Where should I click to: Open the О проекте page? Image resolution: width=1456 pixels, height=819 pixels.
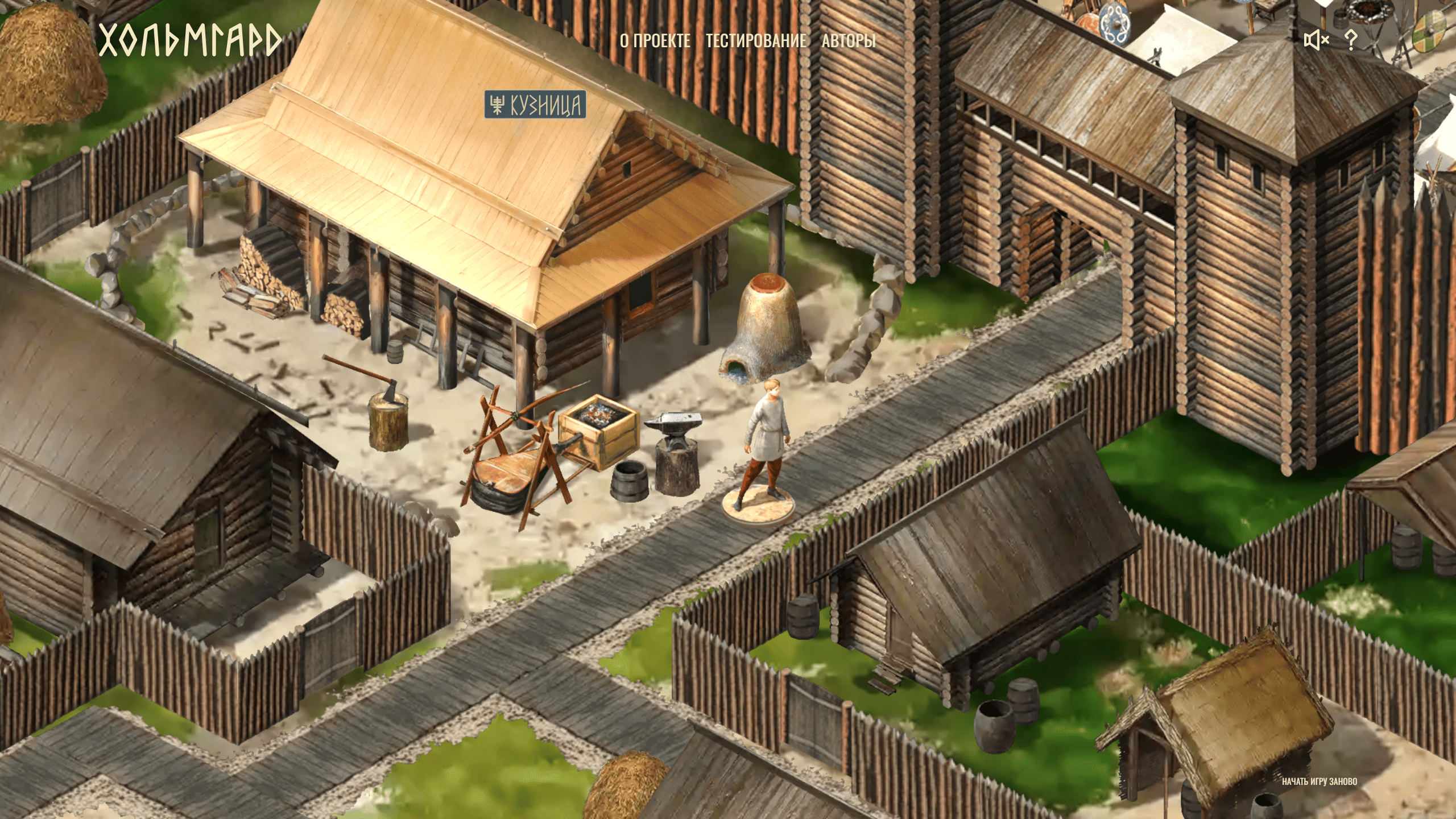(655, 41)
